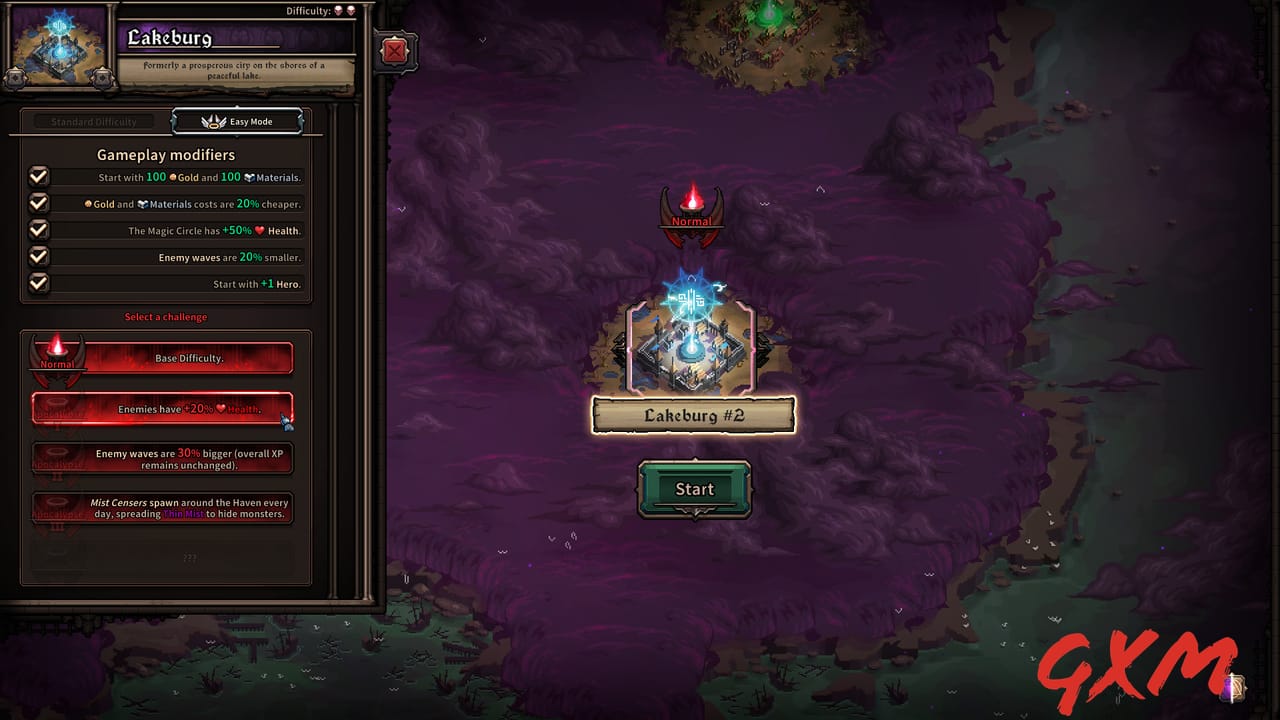Toggle the Start with 100 Gold modifier checkbox
This screenshot has width=1280, height=720.
click(x=38, y=176)
